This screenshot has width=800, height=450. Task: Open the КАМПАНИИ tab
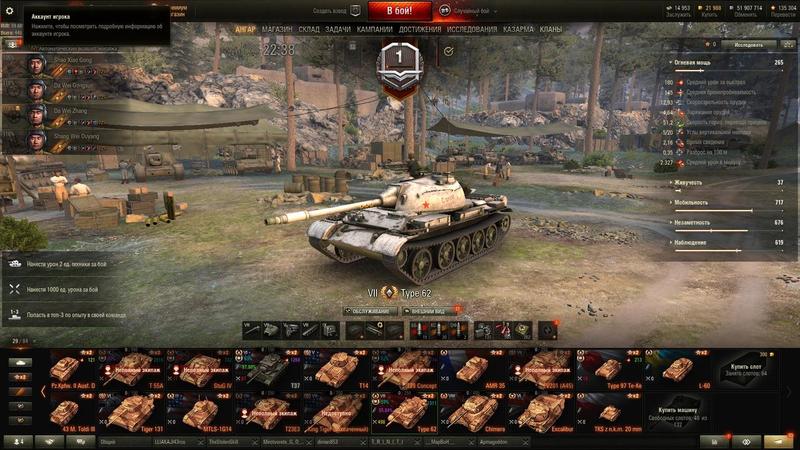coord(374,30)
